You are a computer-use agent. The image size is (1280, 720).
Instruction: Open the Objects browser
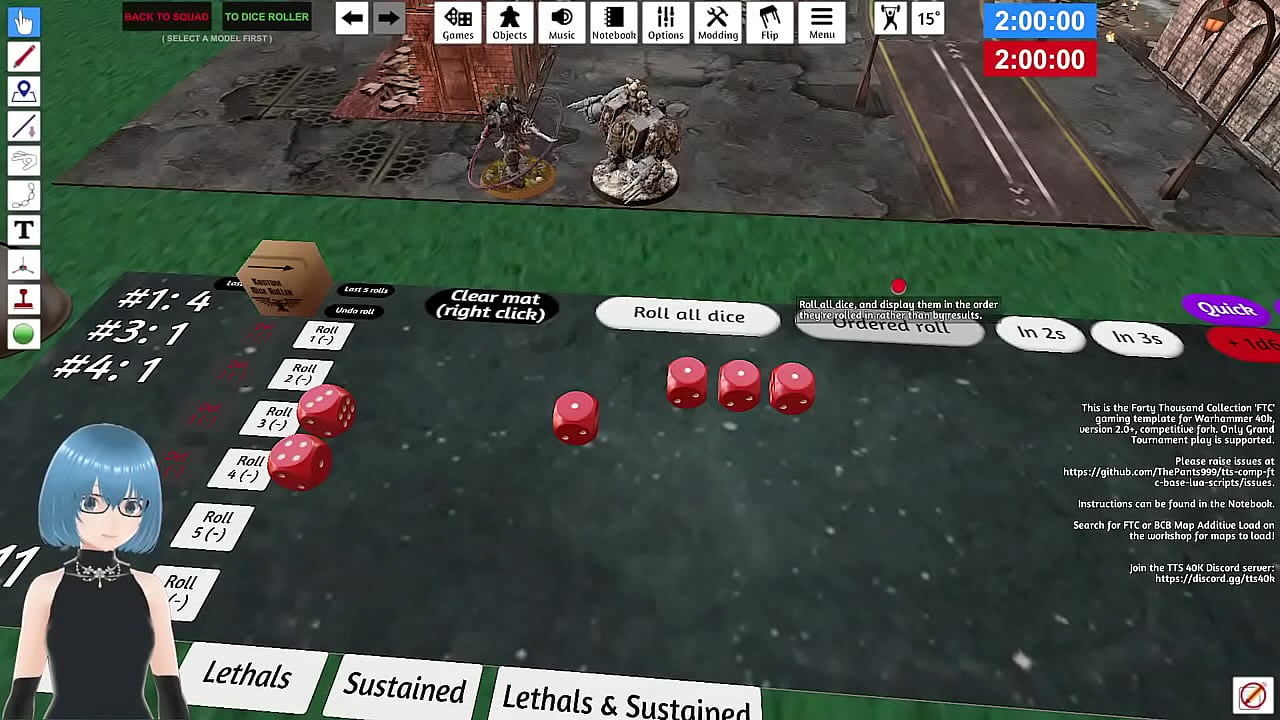(510, 22)
